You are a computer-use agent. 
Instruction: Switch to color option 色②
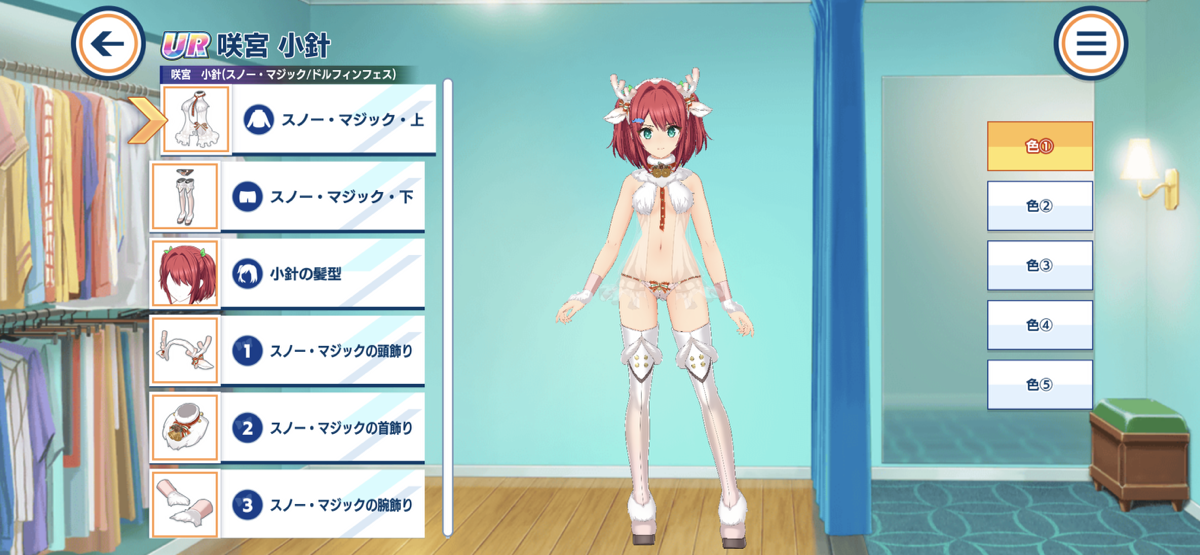[x=1039, y=206]
